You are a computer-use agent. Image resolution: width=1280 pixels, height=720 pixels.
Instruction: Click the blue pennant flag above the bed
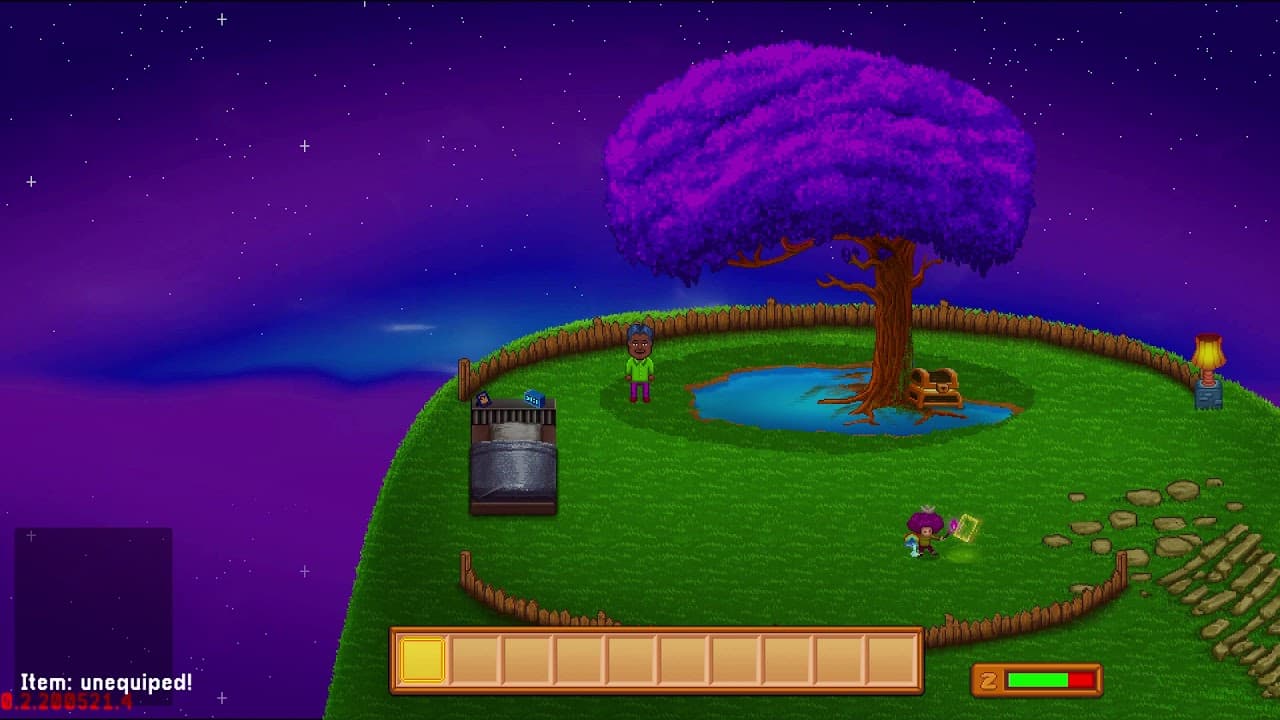[x=534, y=397]
